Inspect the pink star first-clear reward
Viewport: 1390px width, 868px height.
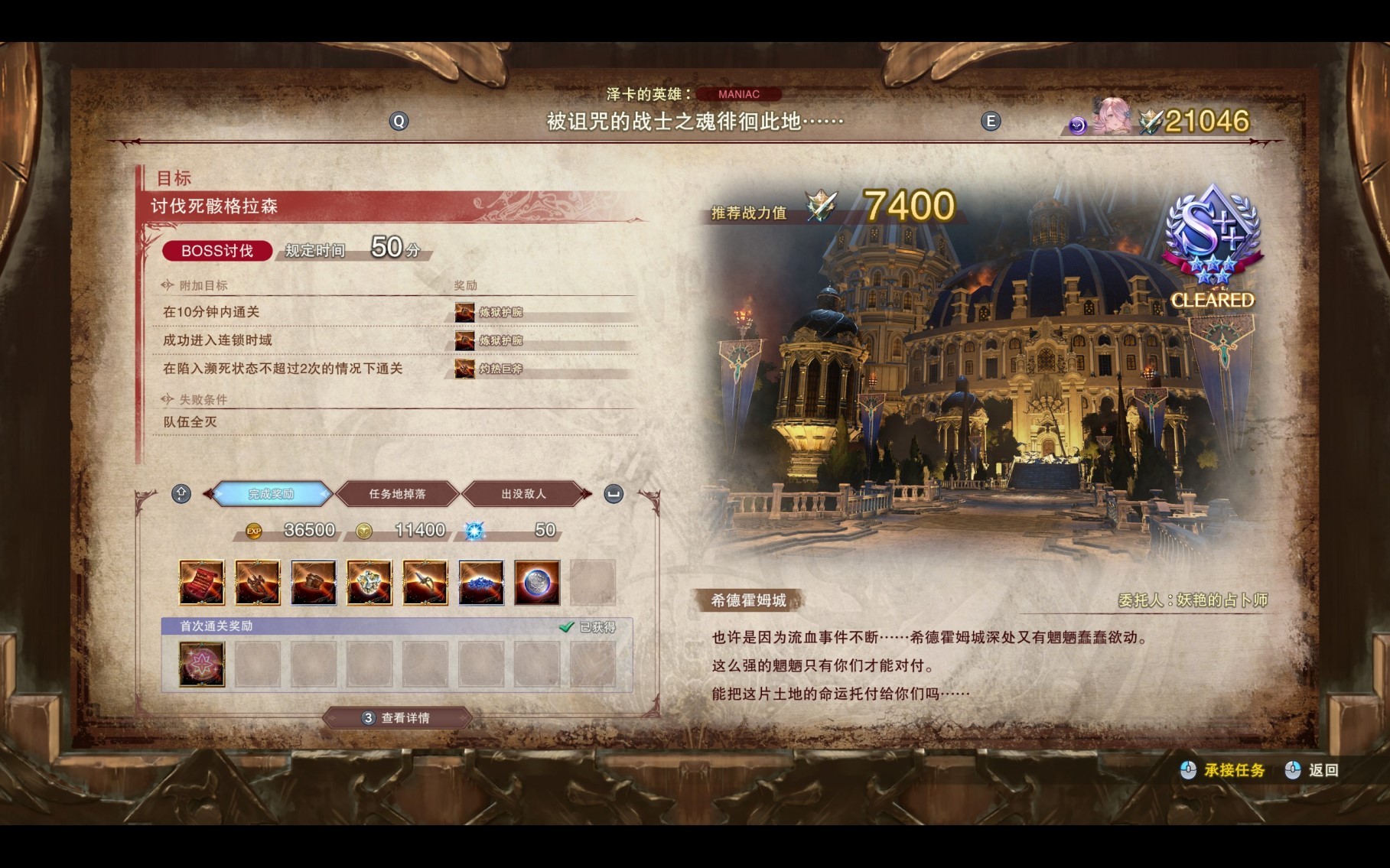[x=202, y=664]
